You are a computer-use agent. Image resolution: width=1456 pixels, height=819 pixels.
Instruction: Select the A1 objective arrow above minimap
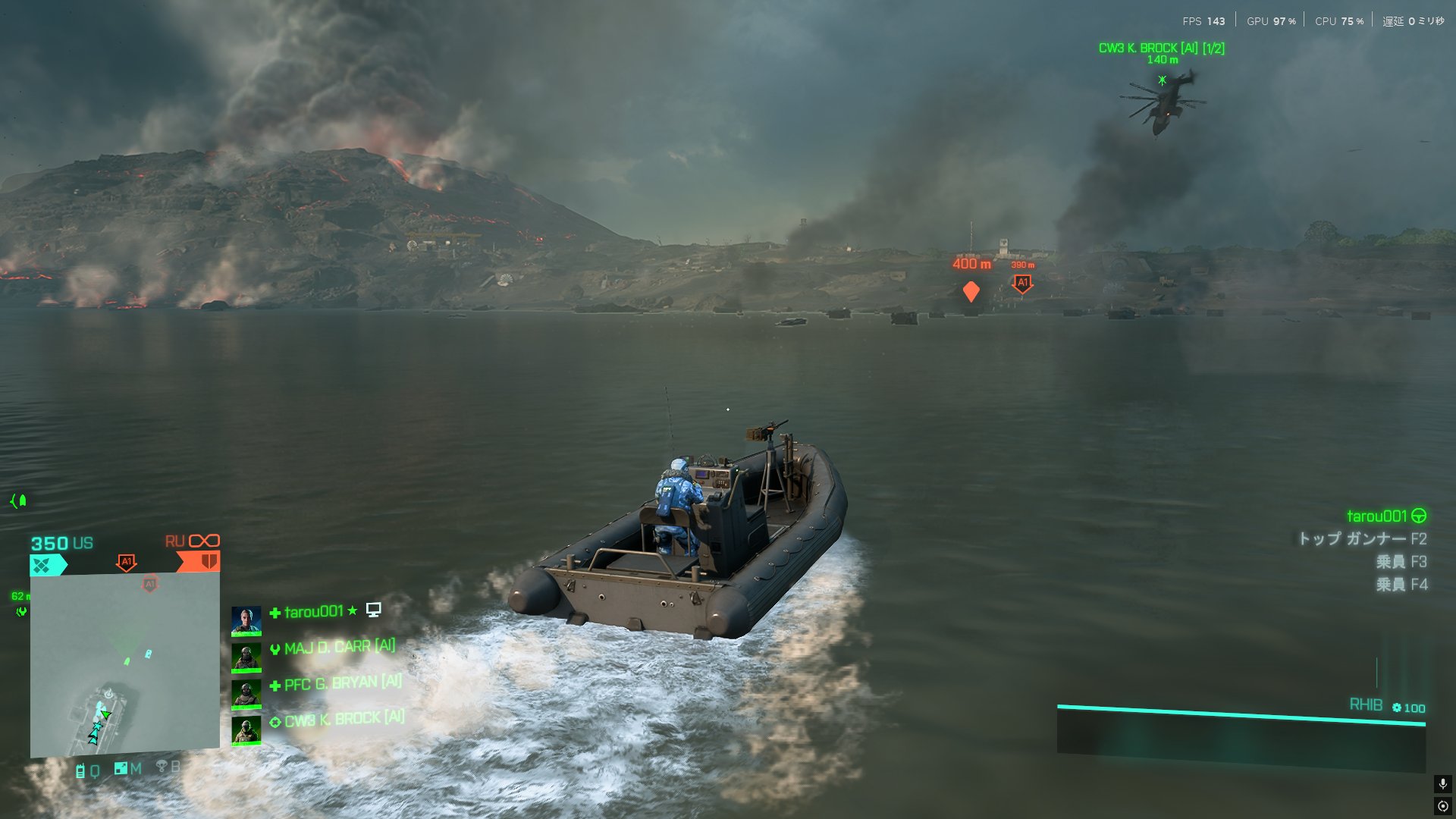click(x=127, y=563)
